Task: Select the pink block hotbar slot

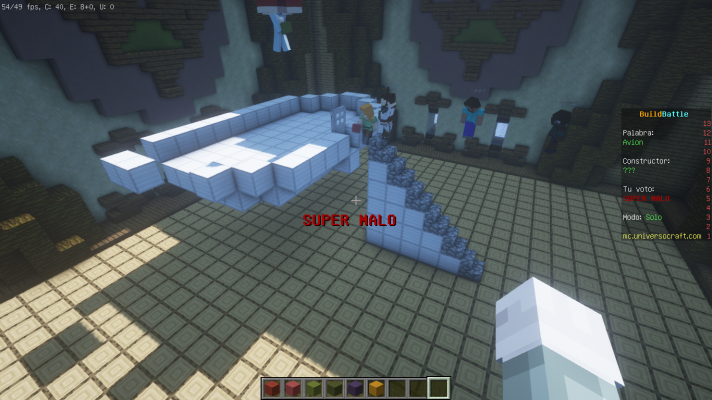Action: [x=291, y=388]
